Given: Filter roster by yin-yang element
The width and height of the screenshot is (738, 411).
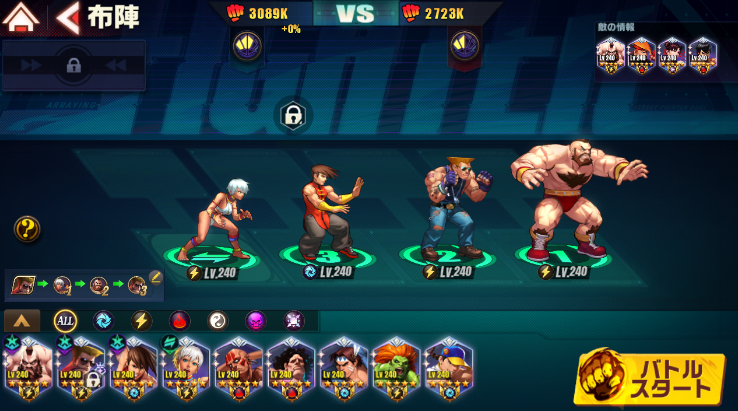Looking at the screenshot, I should tap(217, 321).
